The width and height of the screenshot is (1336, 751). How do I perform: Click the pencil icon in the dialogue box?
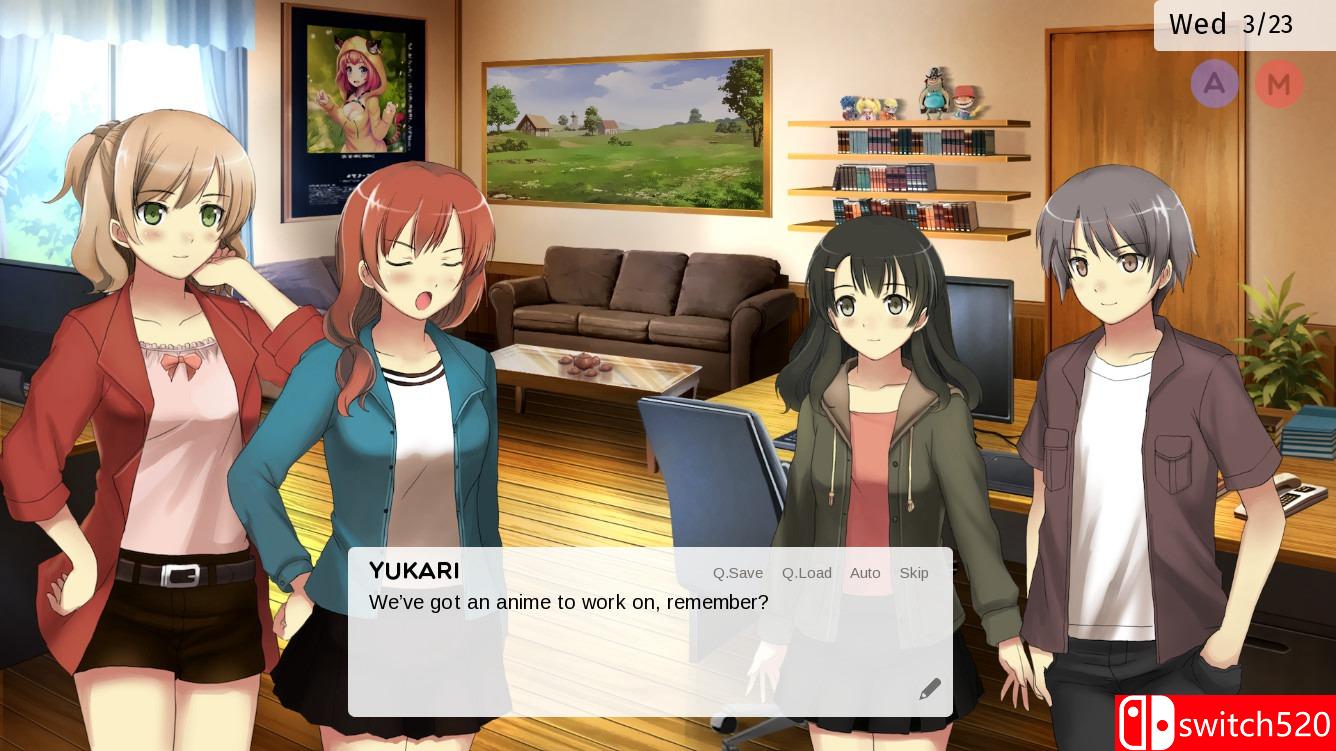pos(930,689)
